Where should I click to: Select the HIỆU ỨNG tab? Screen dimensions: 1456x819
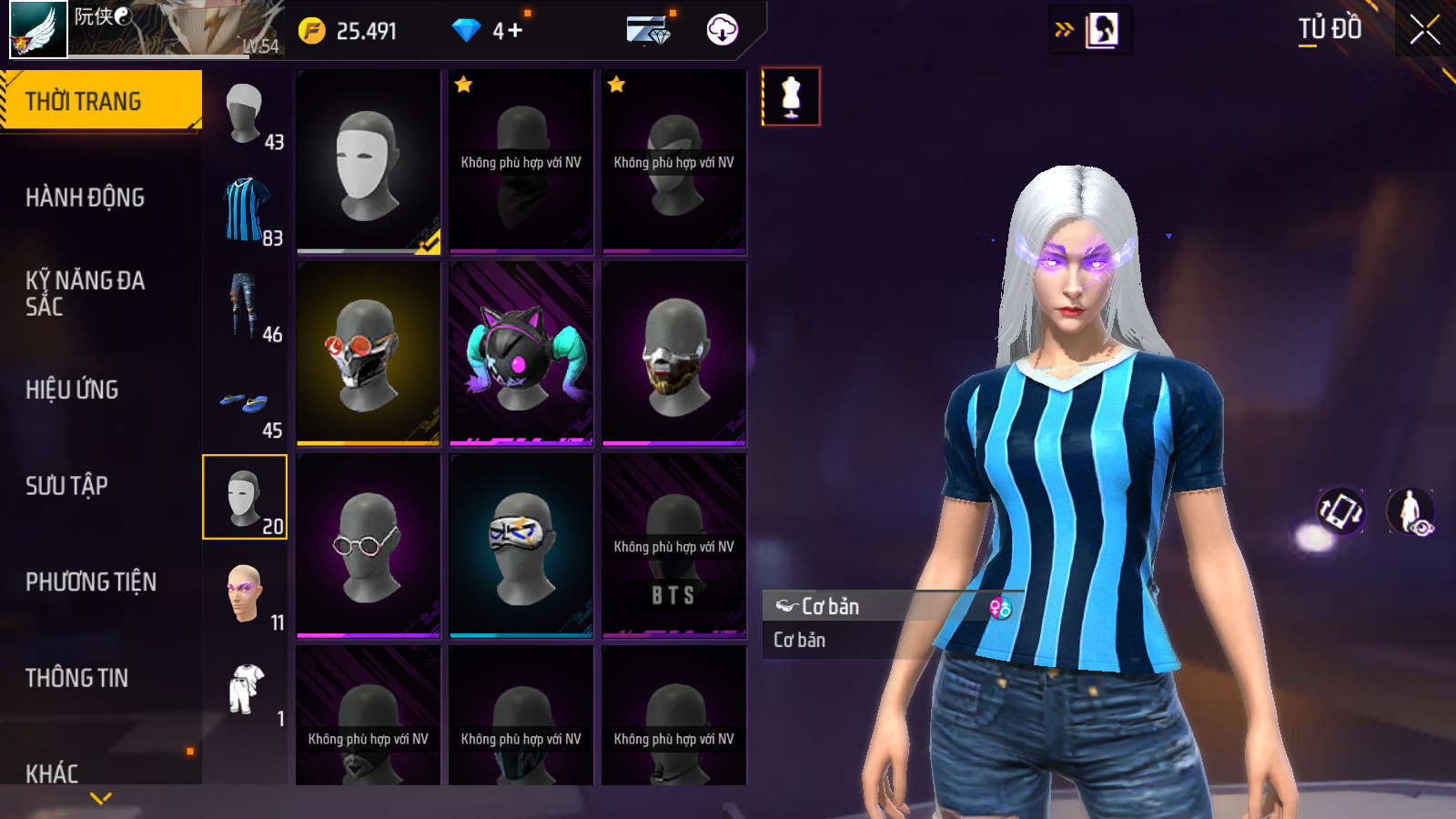(72, 389)
